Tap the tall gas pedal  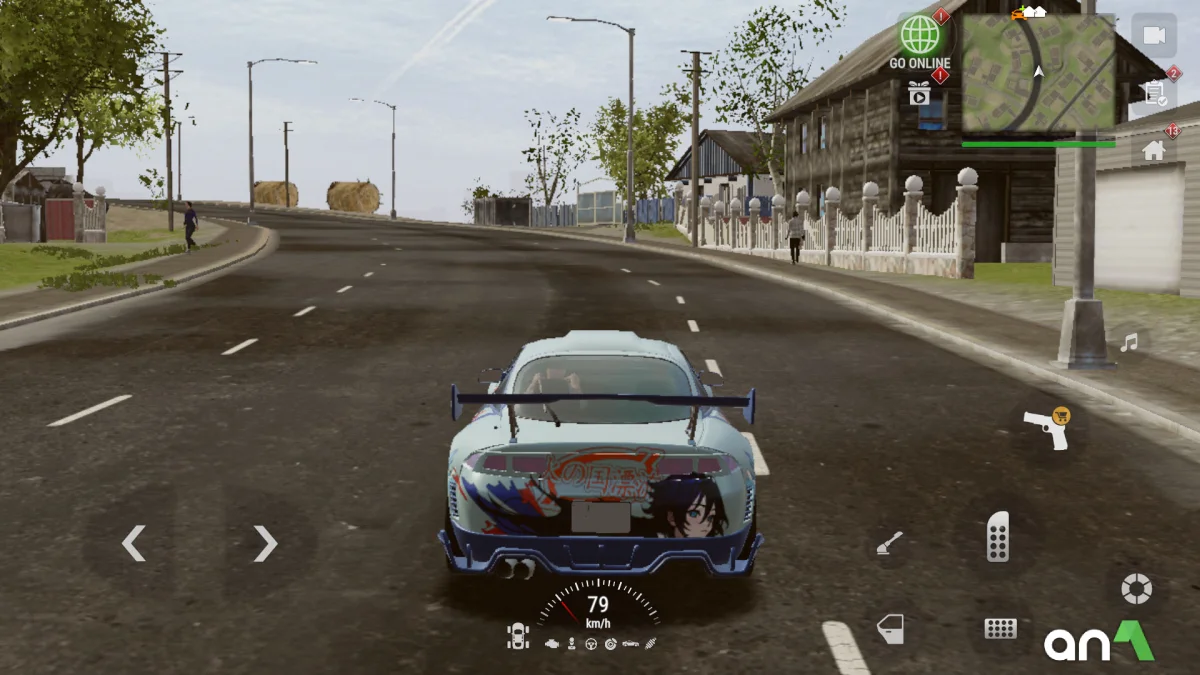tap(997, 536)
